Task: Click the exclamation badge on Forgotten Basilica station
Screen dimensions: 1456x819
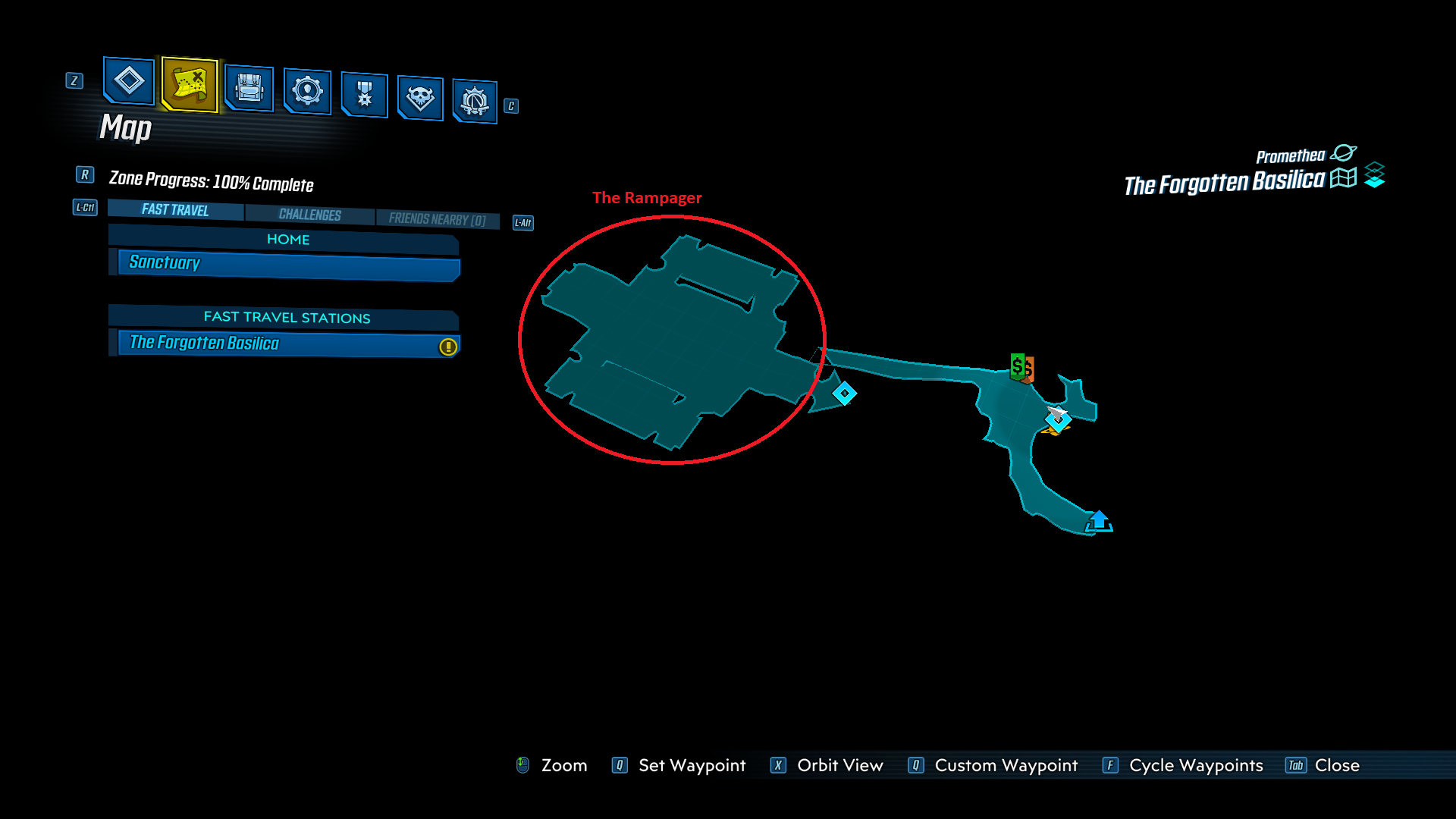Action: (x=447, y=346)
